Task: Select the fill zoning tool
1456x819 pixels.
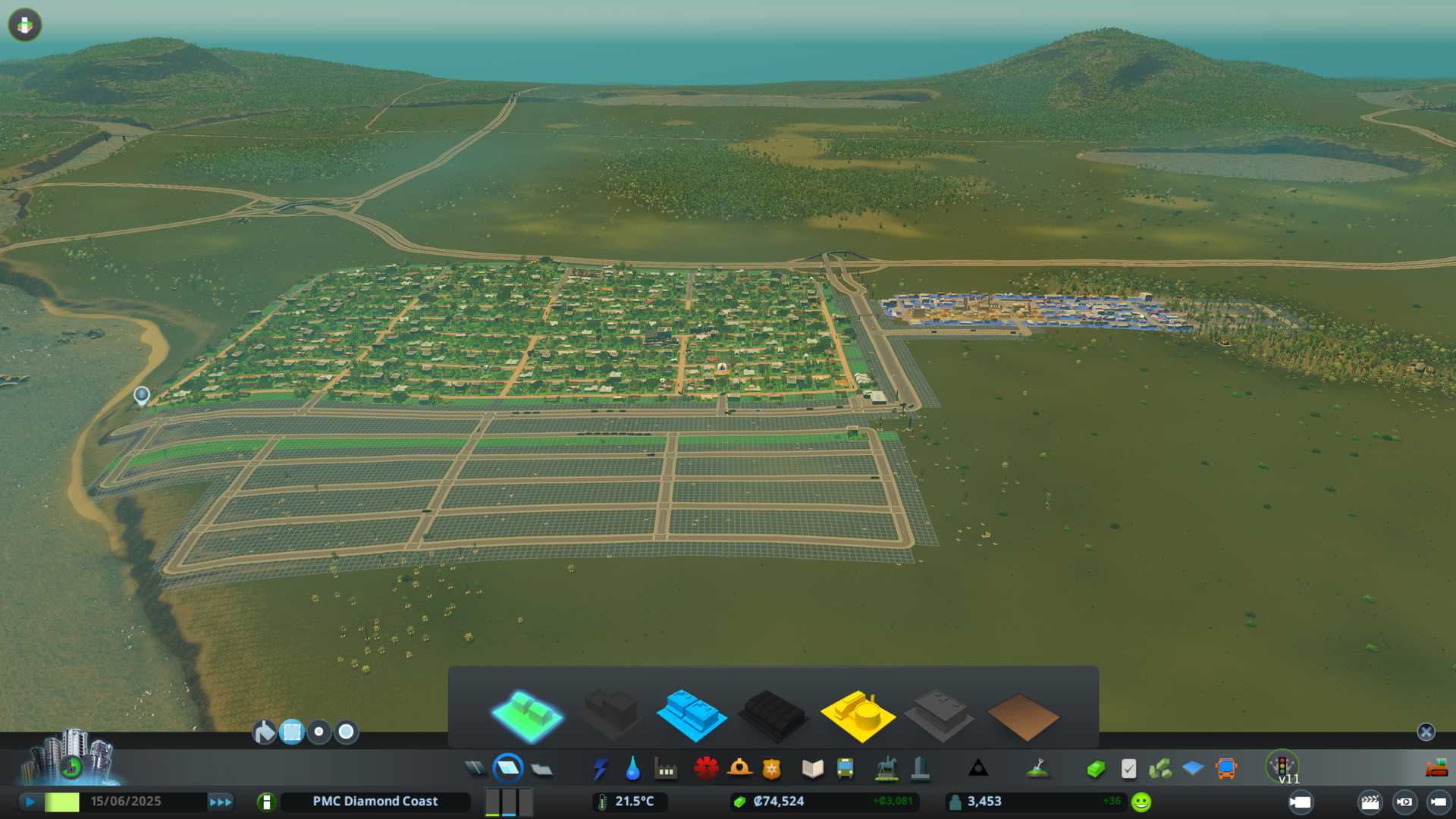Action: (264, 732)
